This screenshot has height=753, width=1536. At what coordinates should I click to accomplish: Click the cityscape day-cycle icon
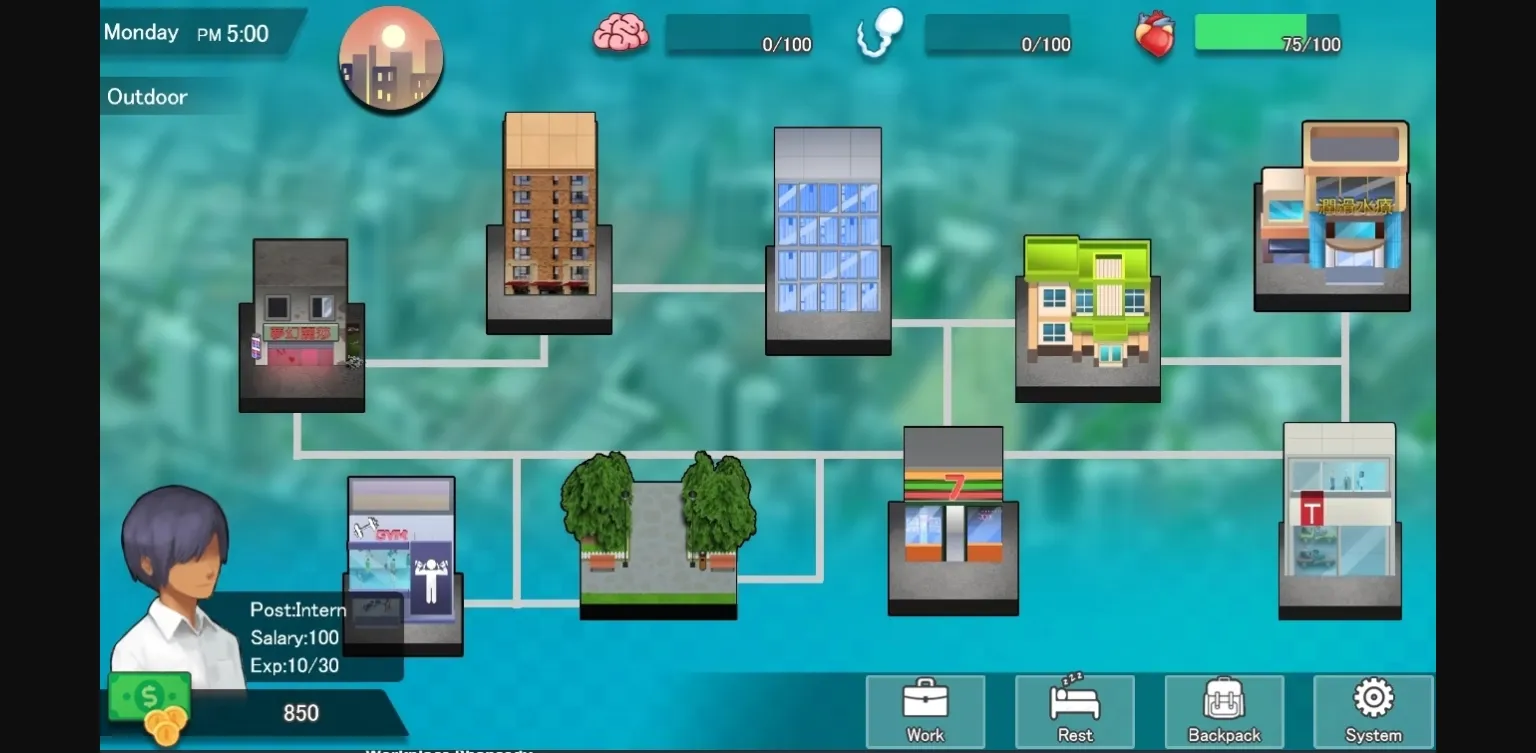[390, 58]
